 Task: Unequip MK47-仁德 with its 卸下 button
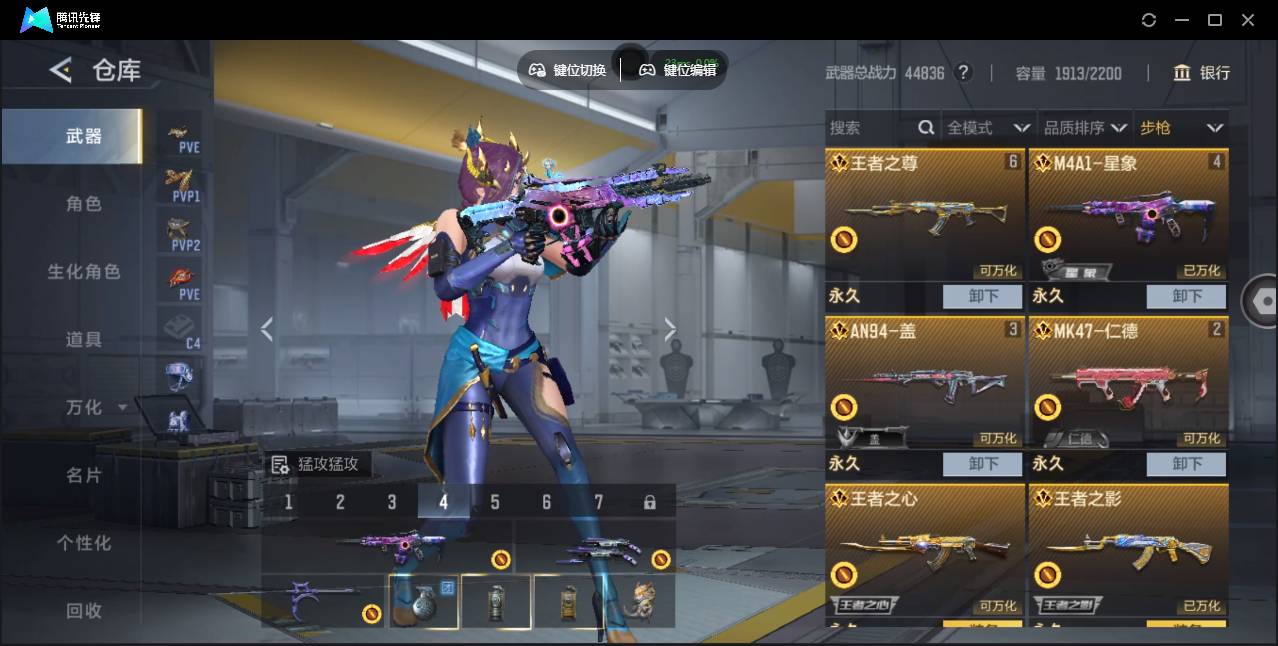pyautogui.click(x=1187, y=464)
